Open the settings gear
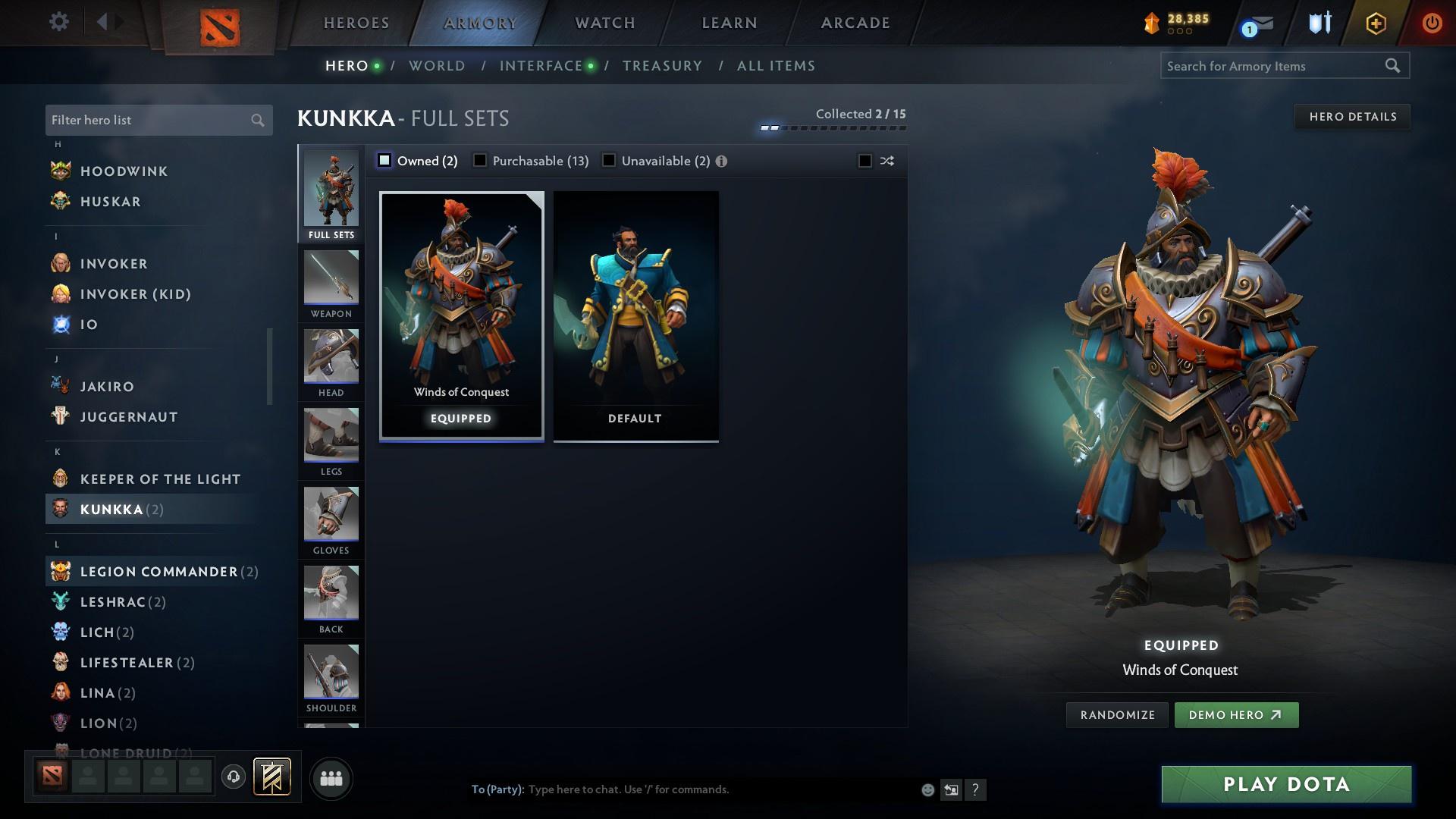The width and height of the screenshot is (1456, 819). tap(59, 22)
